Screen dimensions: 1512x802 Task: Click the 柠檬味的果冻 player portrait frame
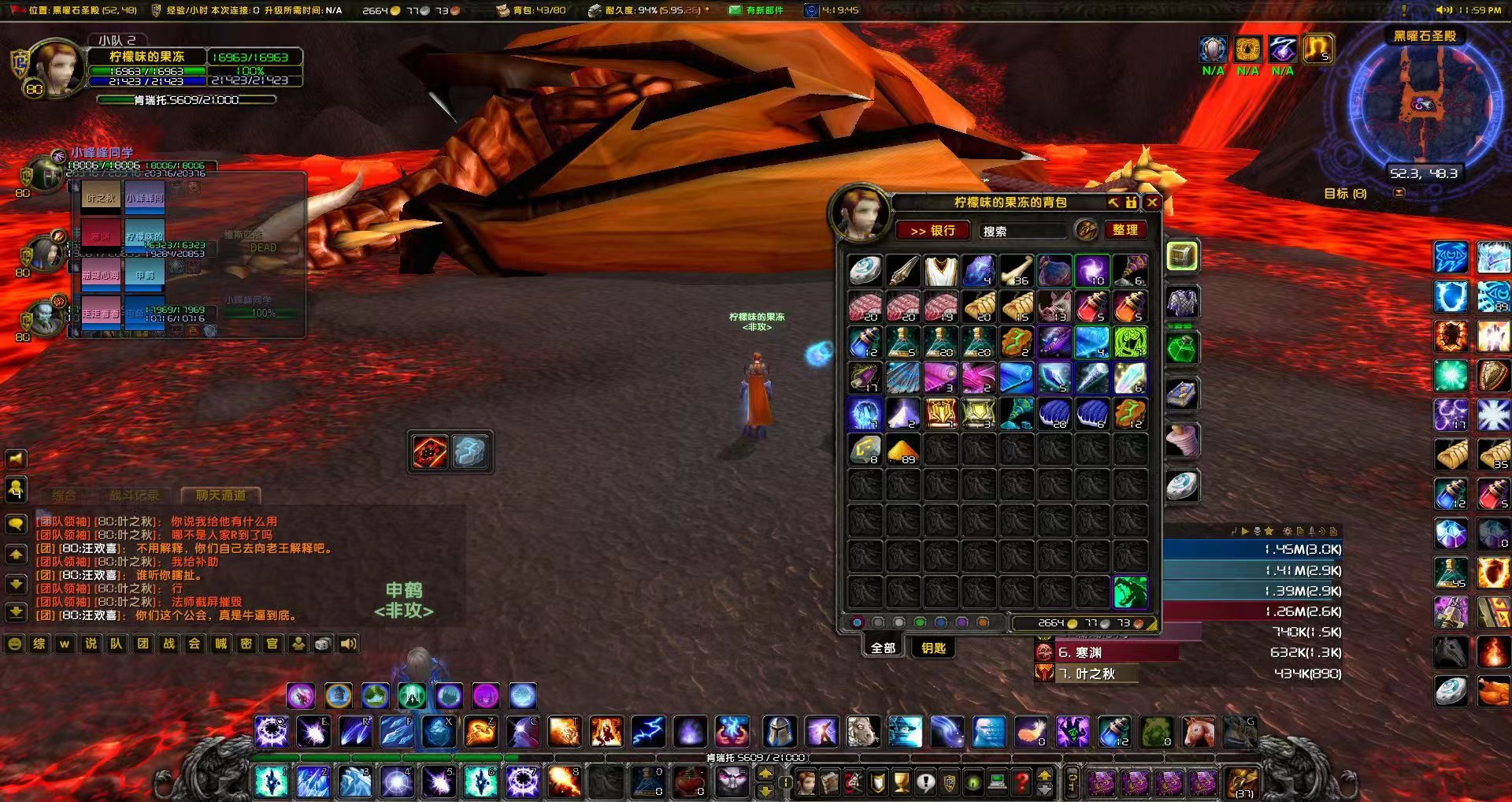pos(54,67)
